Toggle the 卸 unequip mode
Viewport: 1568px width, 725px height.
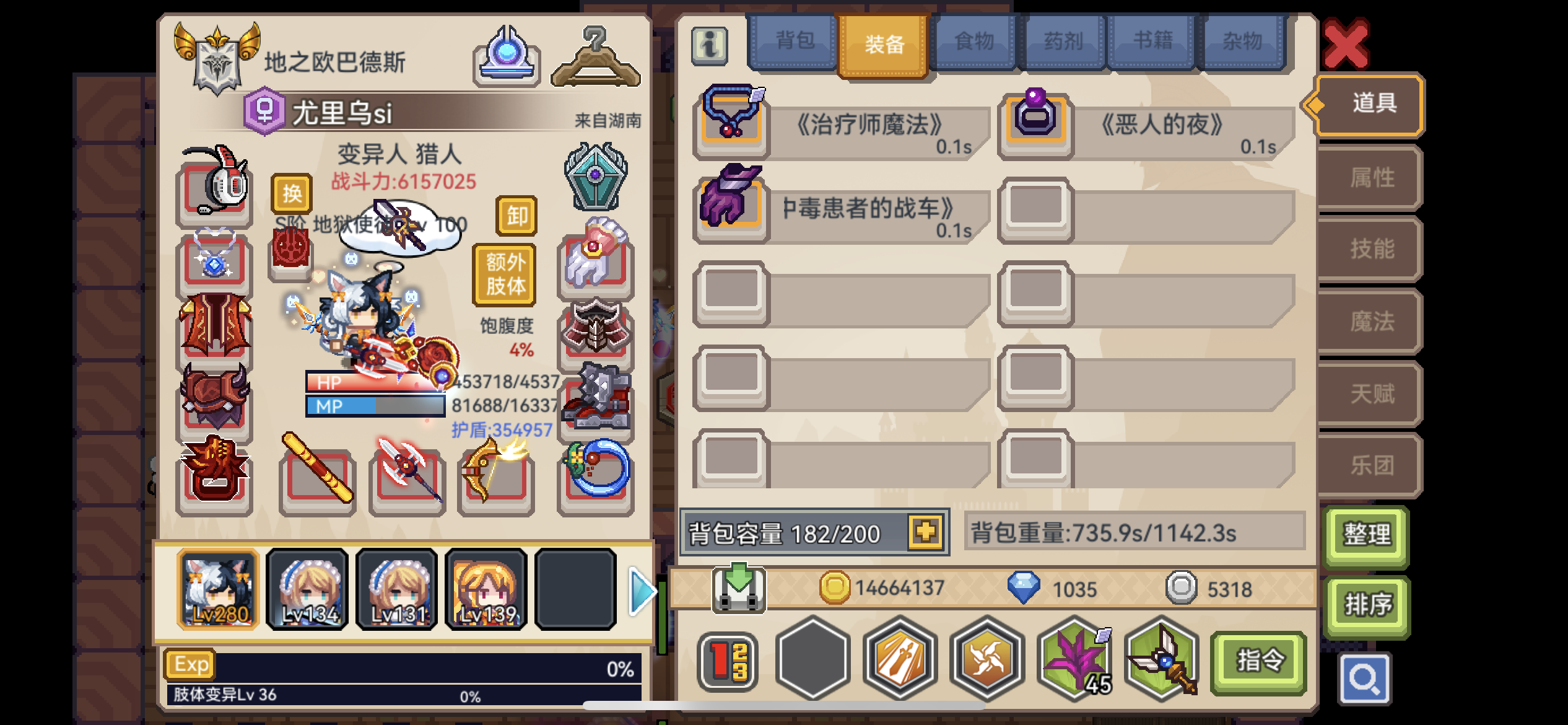(x=516, y=217)
